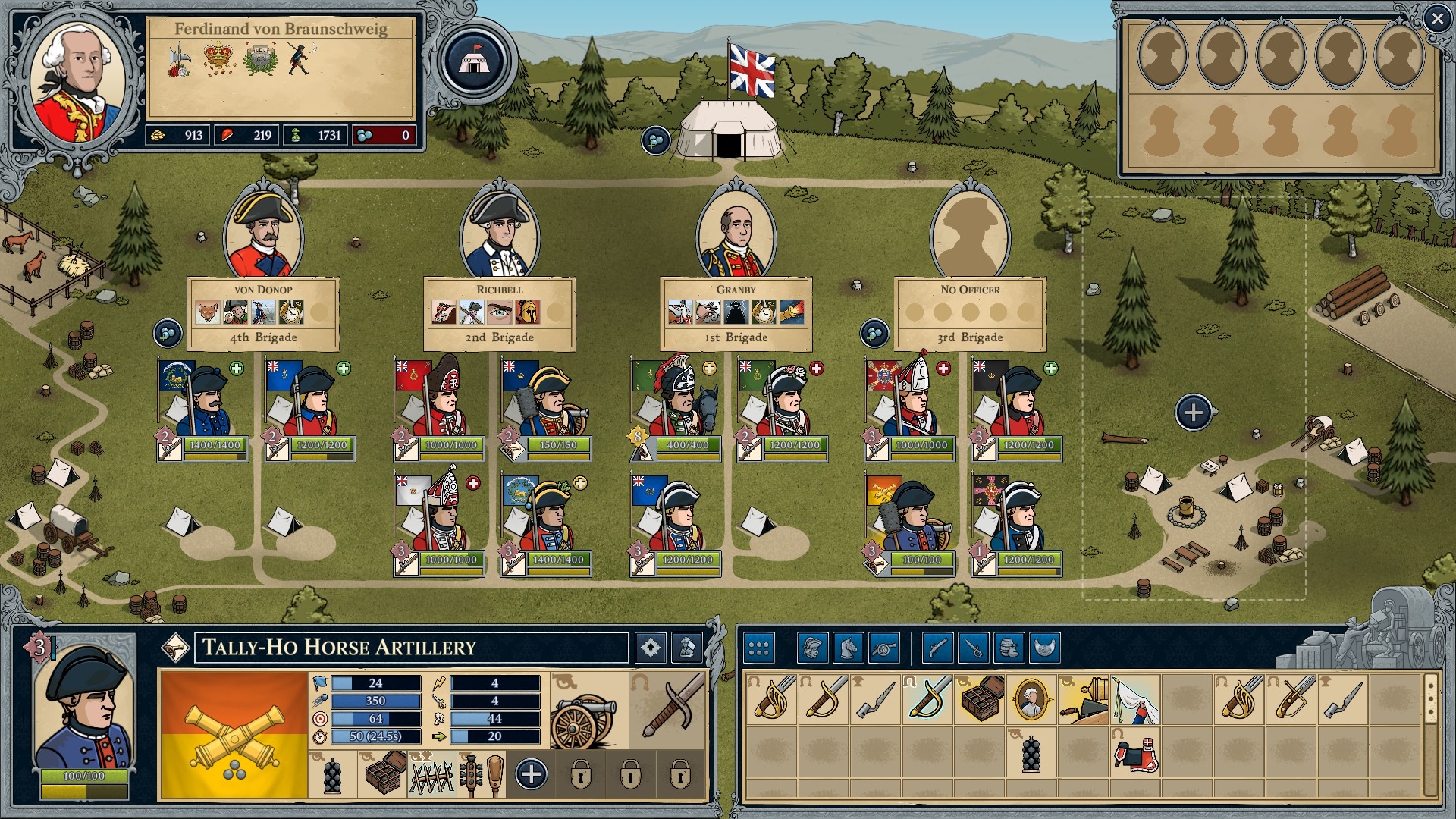Viewport: 1456px width, 819px height.
Task: Add a new brigade with the plus button
Action: 1193,413
